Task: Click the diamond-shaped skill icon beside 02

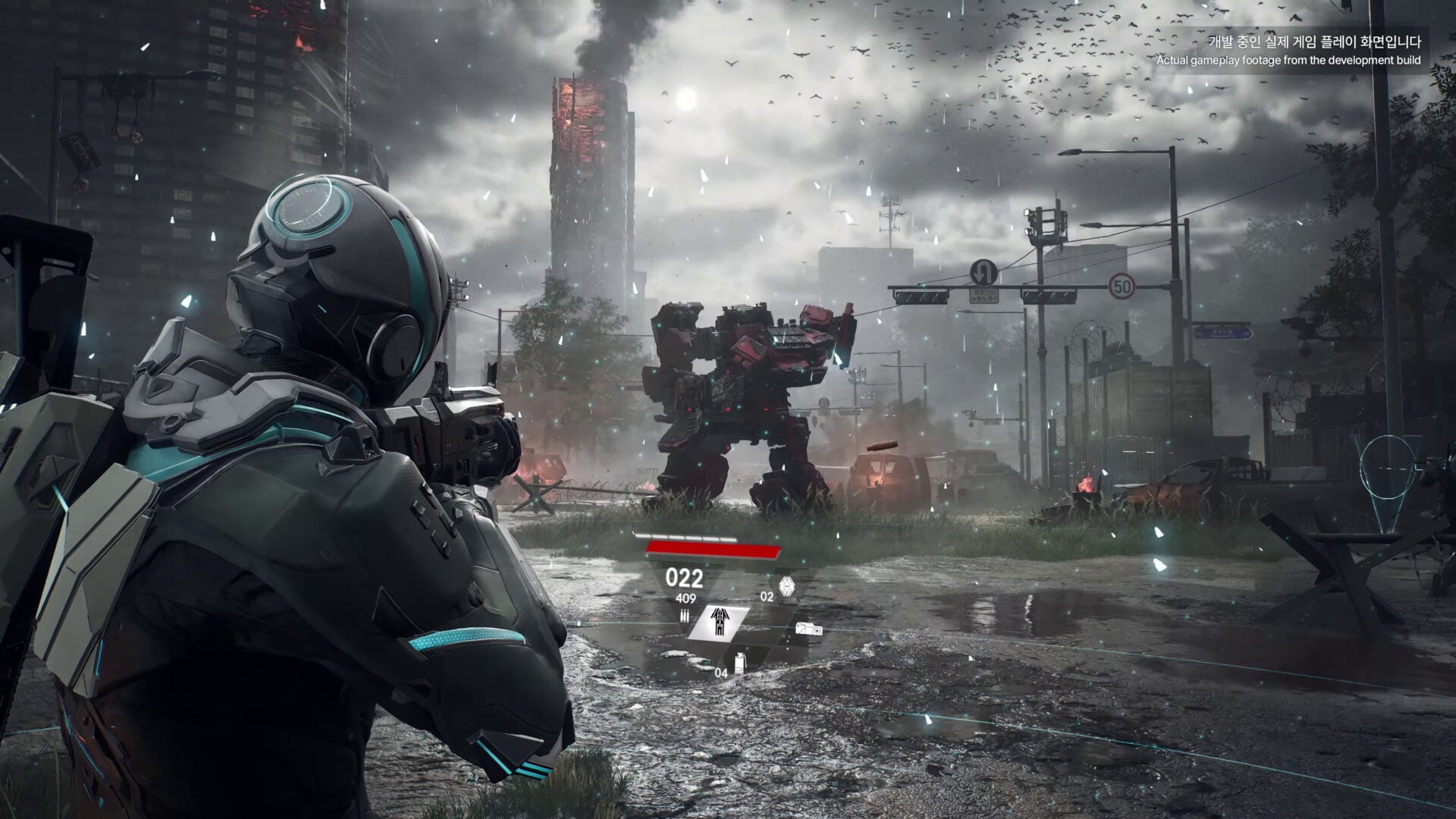Action: click(786, 585)
